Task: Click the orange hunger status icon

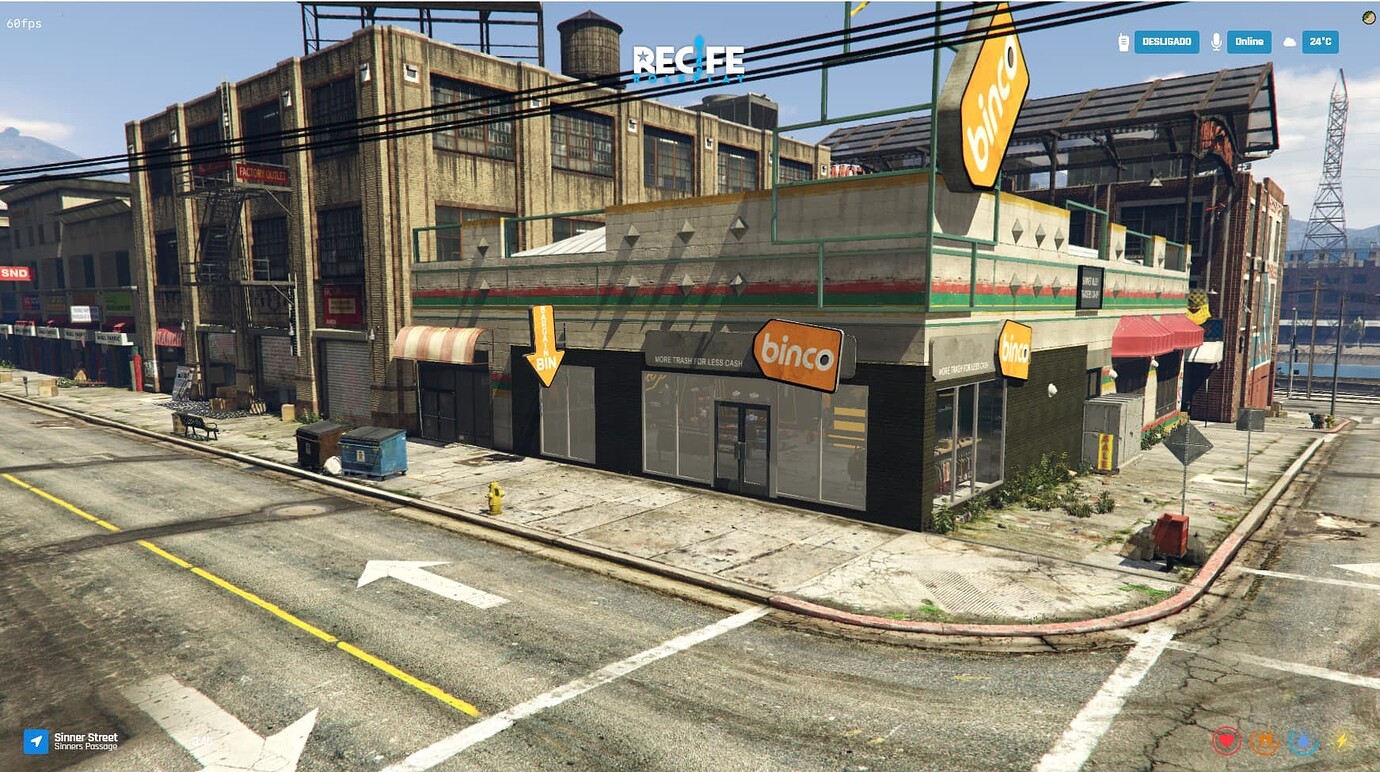Action: click(1264, 742)
